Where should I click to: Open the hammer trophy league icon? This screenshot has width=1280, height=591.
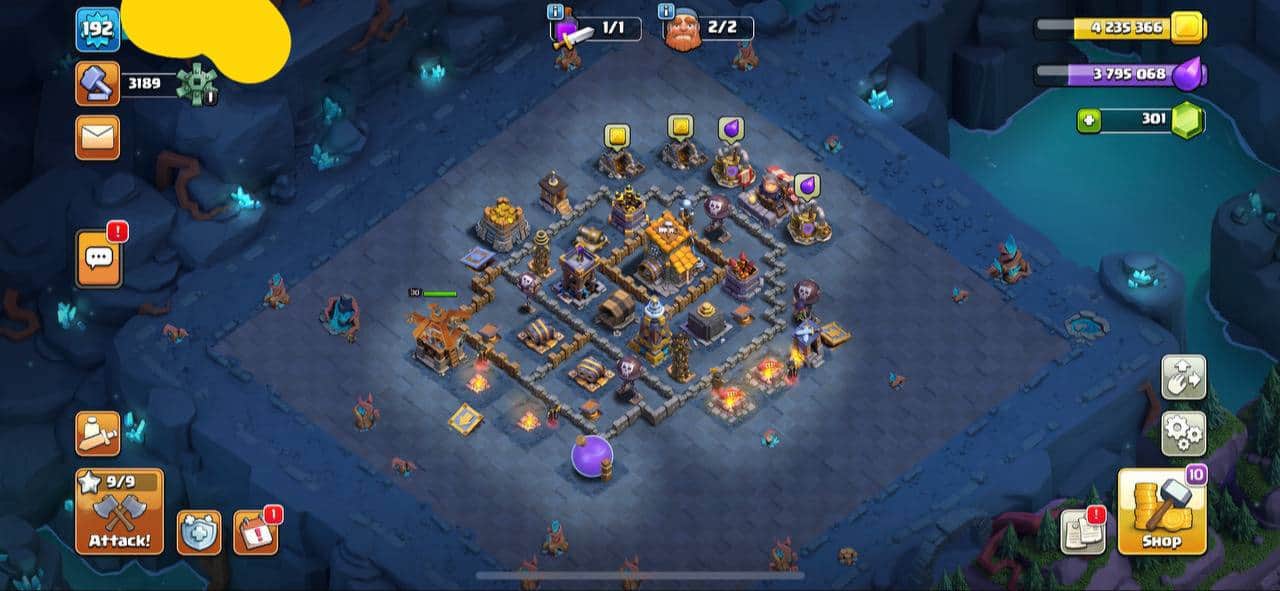(x=97, y=83)
